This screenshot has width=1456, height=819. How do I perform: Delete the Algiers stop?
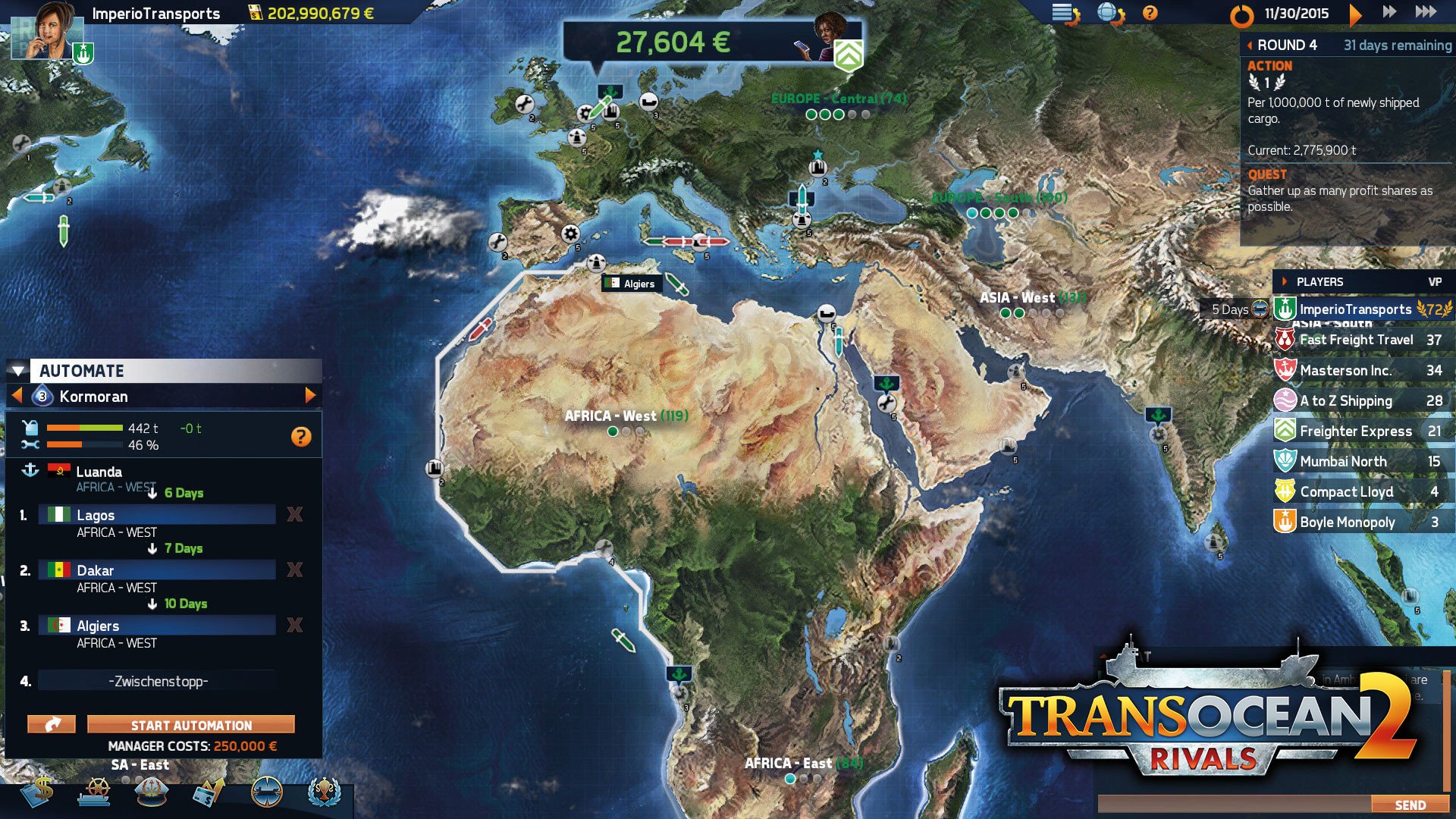pyautogui.click(x=295, y=626)
